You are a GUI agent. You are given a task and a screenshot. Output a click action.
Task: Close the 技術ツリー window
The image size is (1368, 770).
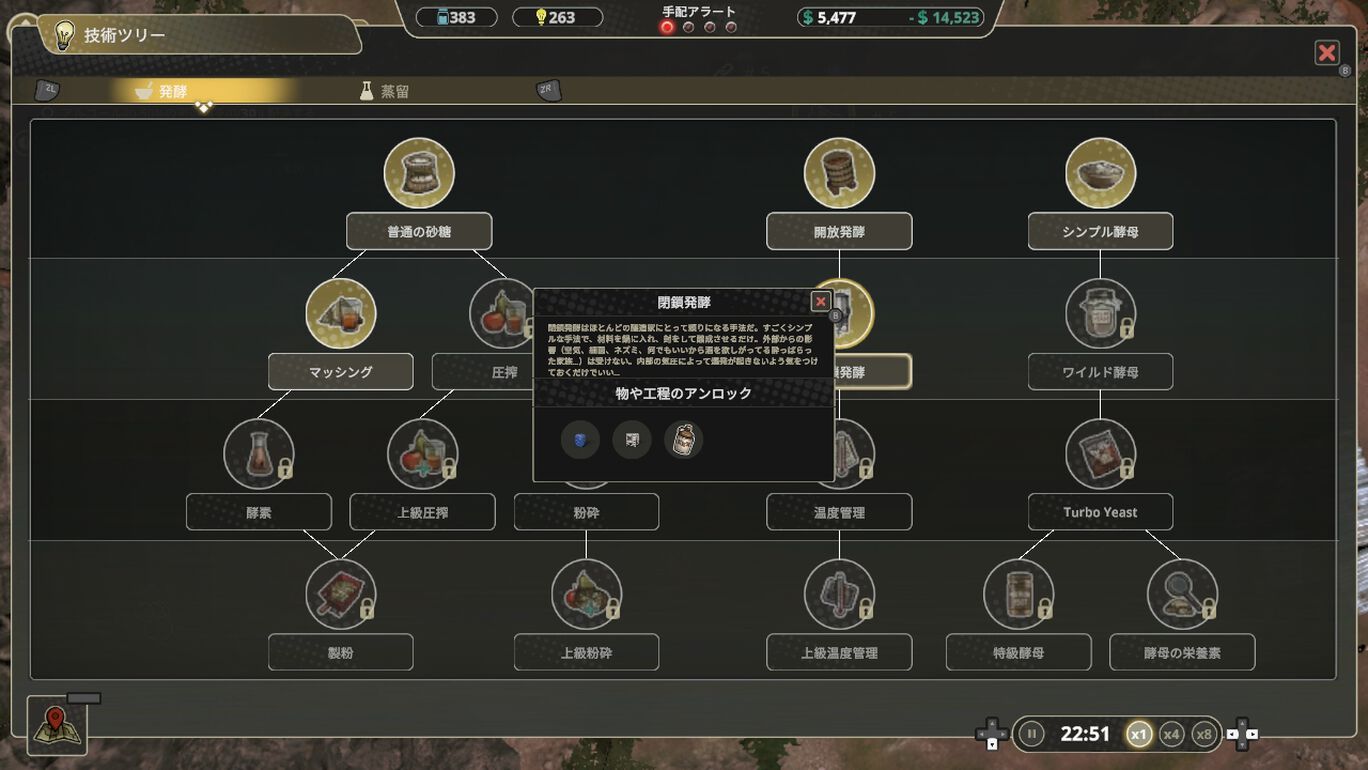(x=1326, y=53)
